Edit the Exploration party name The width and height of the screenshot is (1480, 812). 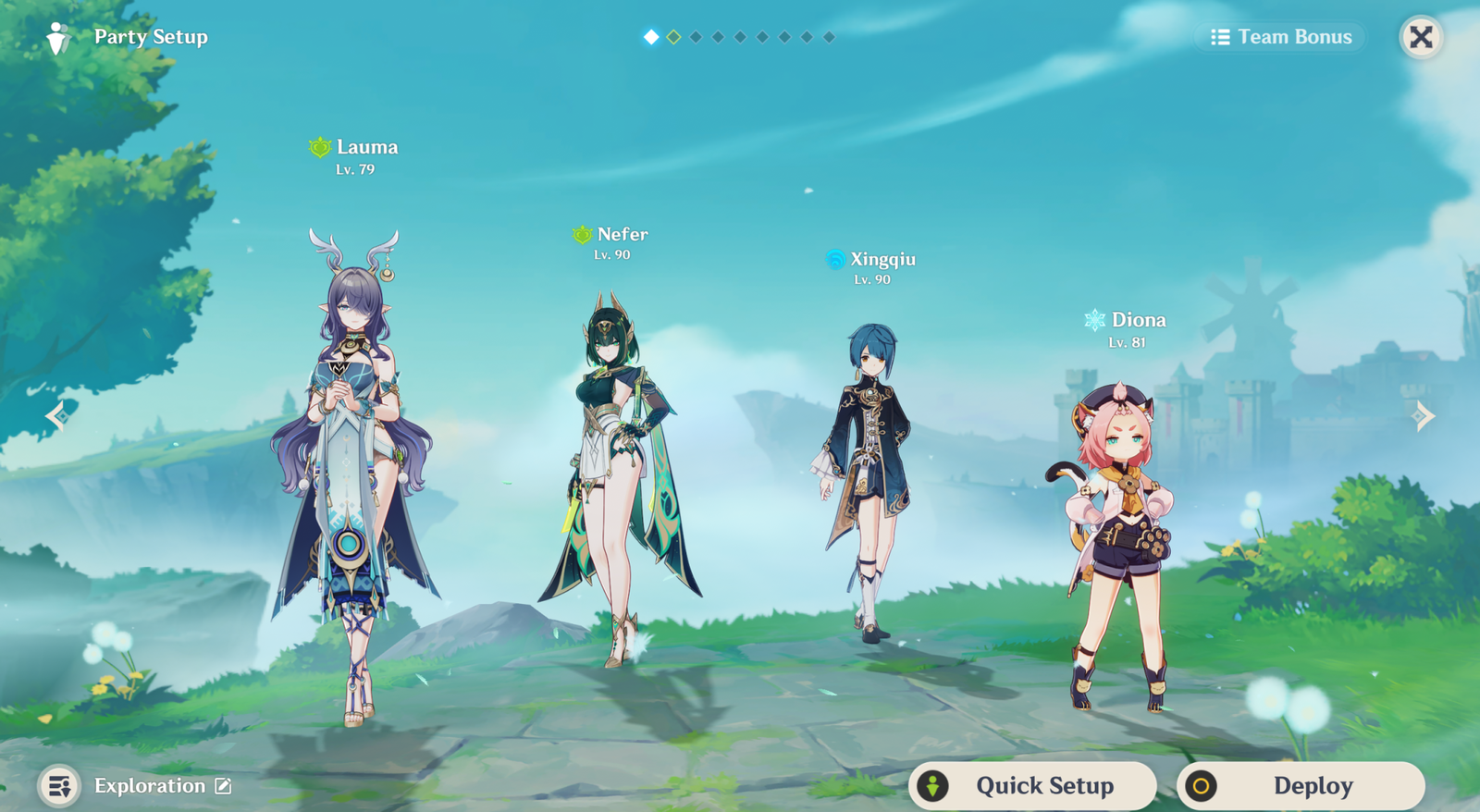pyautogui.click(x=223, y=786)
